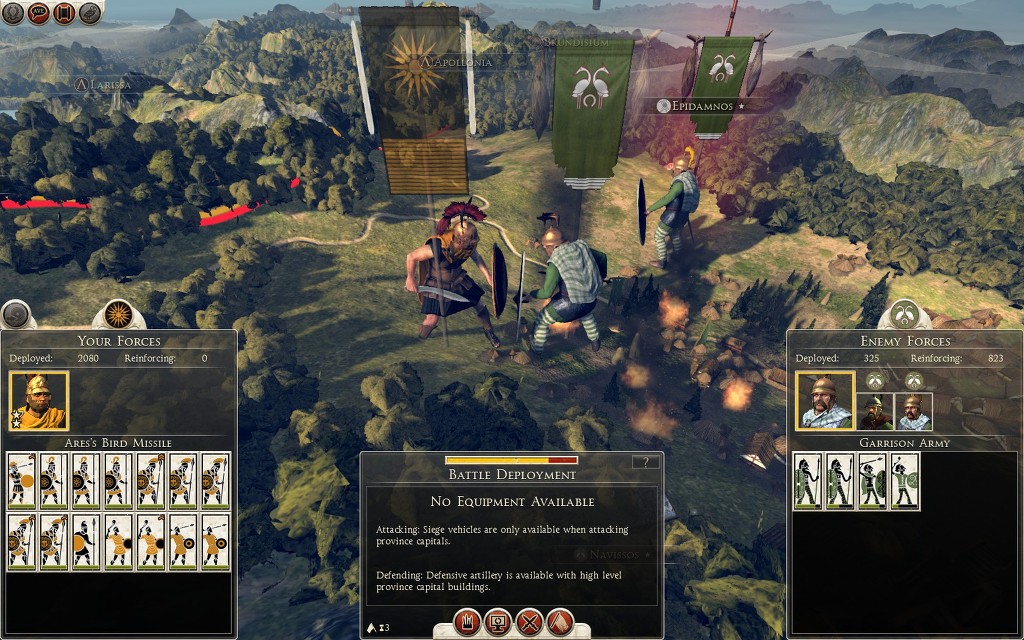Click the Macedonian sun faction emblem tab
The width and height of the screenshot is (1024, 640).
[119, 315]
